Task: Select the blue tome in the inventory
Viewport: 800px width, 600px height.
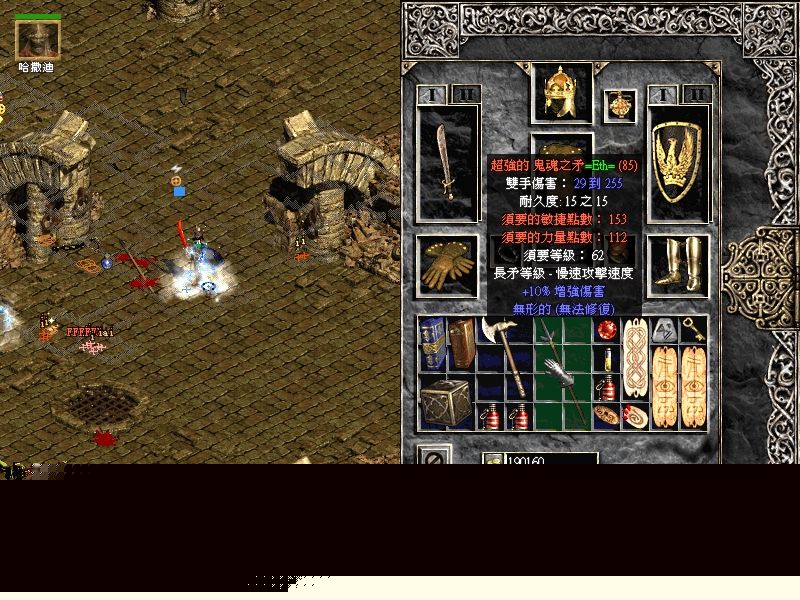Action: click(432, 344)
